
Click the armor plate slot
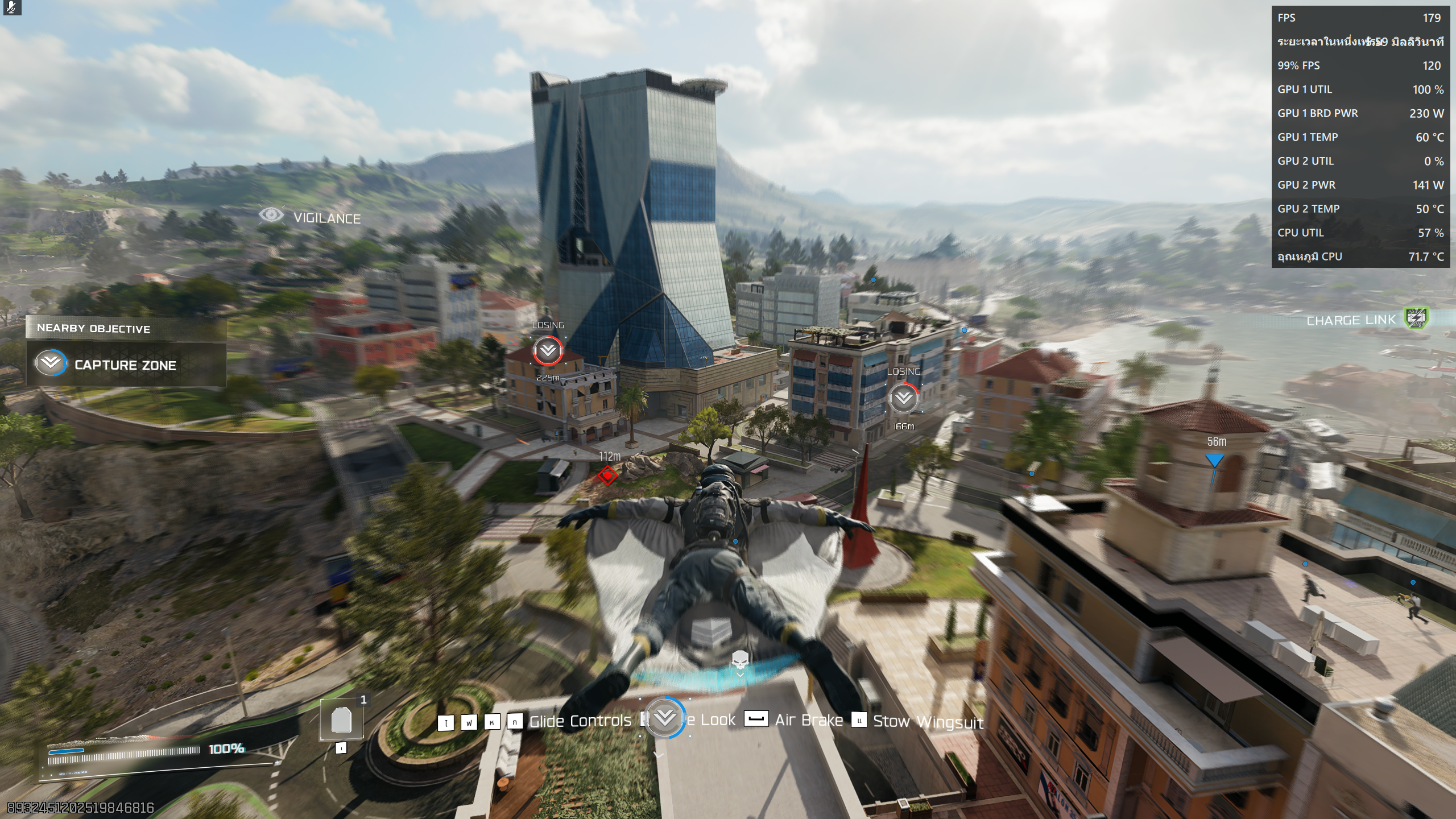pos(341,720)
